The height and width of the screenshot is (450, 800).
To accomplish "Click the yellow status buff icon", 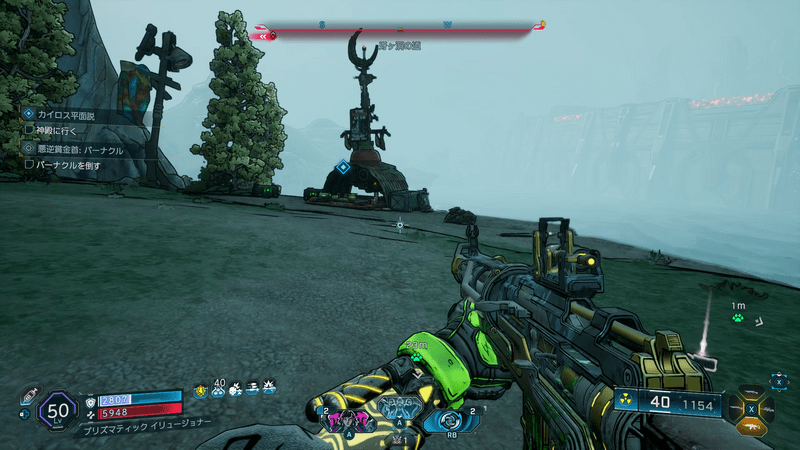I will [x=200, y=390].
